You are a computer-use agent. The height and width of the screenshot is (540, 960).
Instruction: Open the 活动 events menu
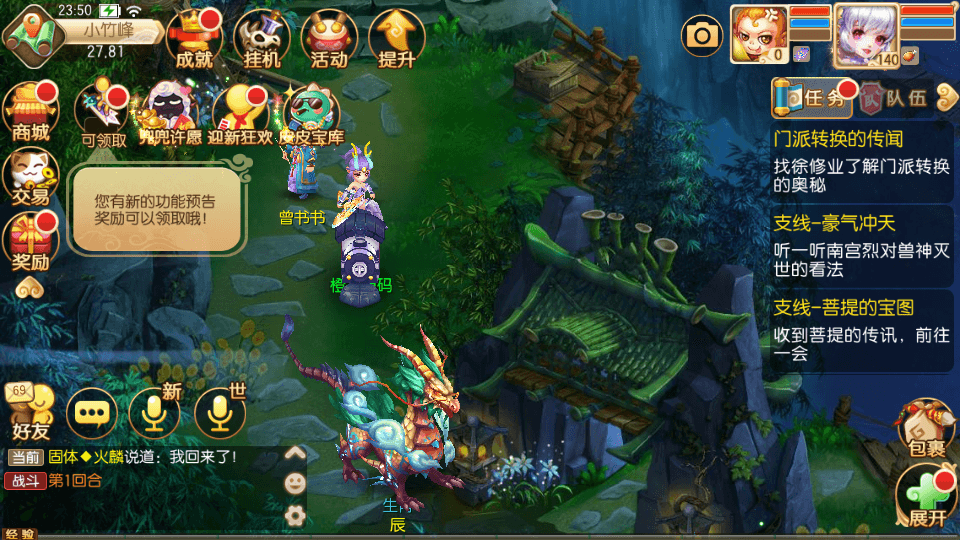(x=329, y=38)
